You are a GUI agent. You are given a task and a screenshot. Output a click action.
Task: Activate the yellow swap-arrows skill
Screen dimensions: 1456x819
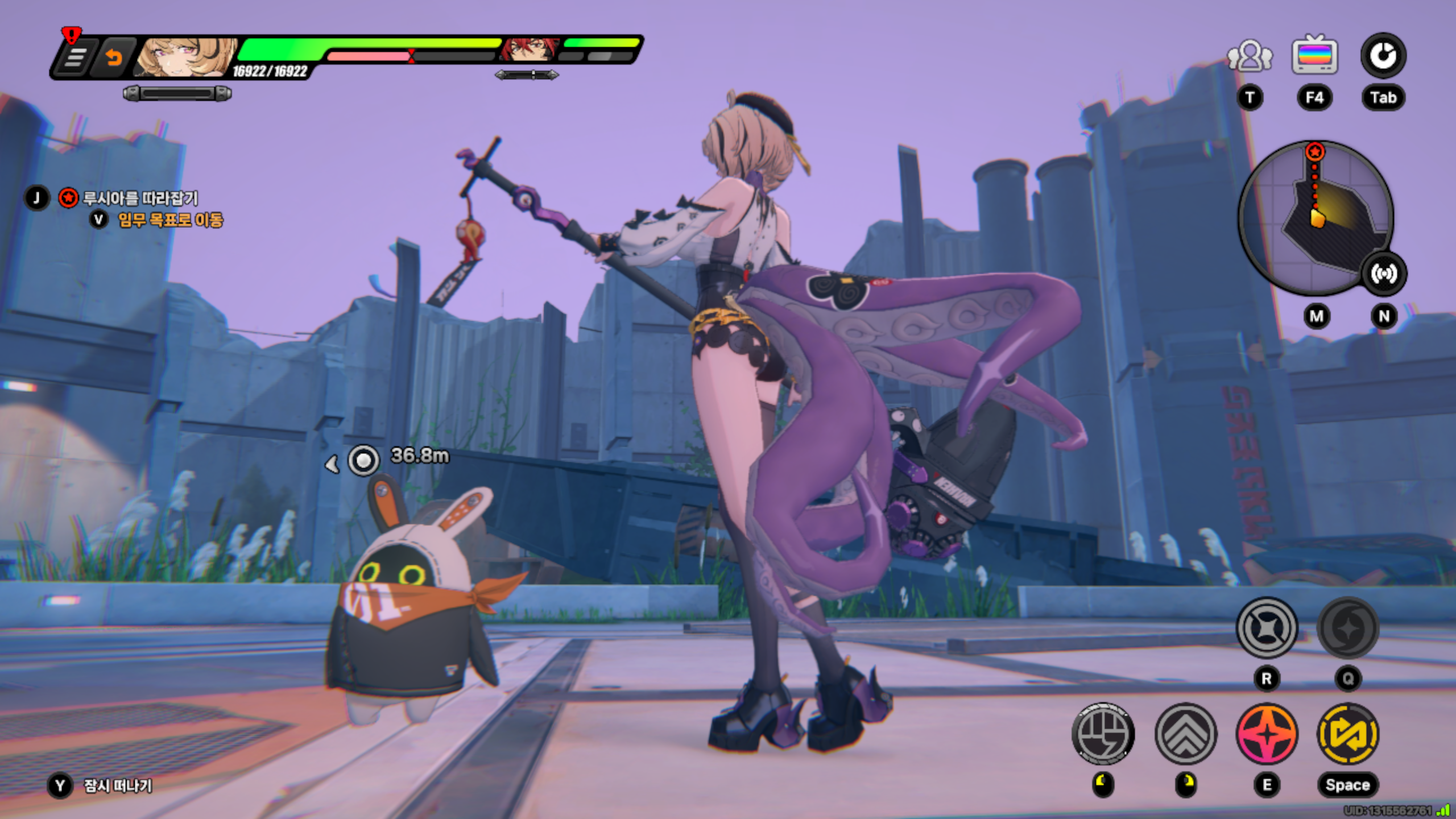click(x=1348, y=734)
